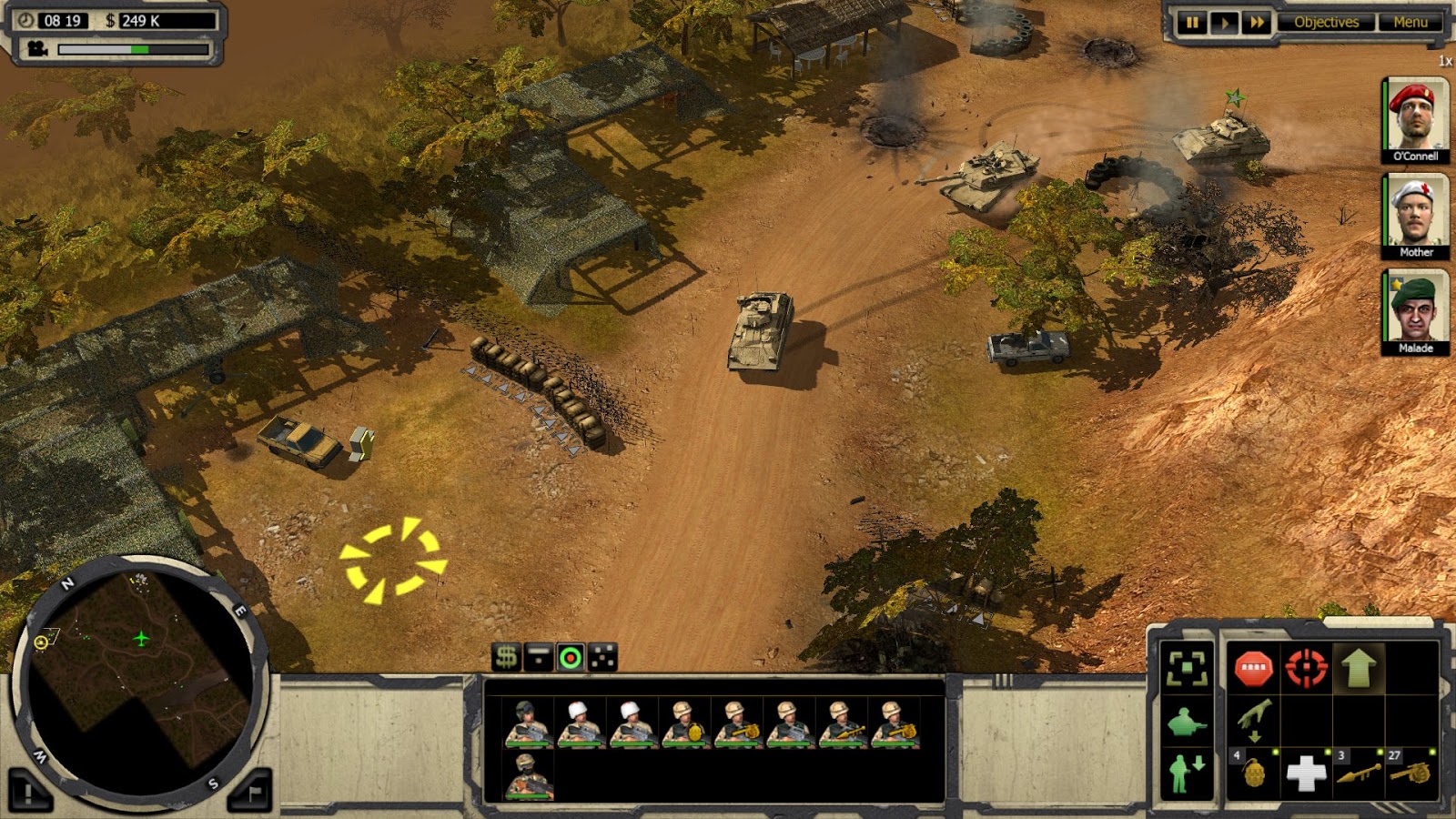This screenshot has width=1456, height=819.
Task: Select the medkit cross icon
Action: click(x=1307, y=773)
